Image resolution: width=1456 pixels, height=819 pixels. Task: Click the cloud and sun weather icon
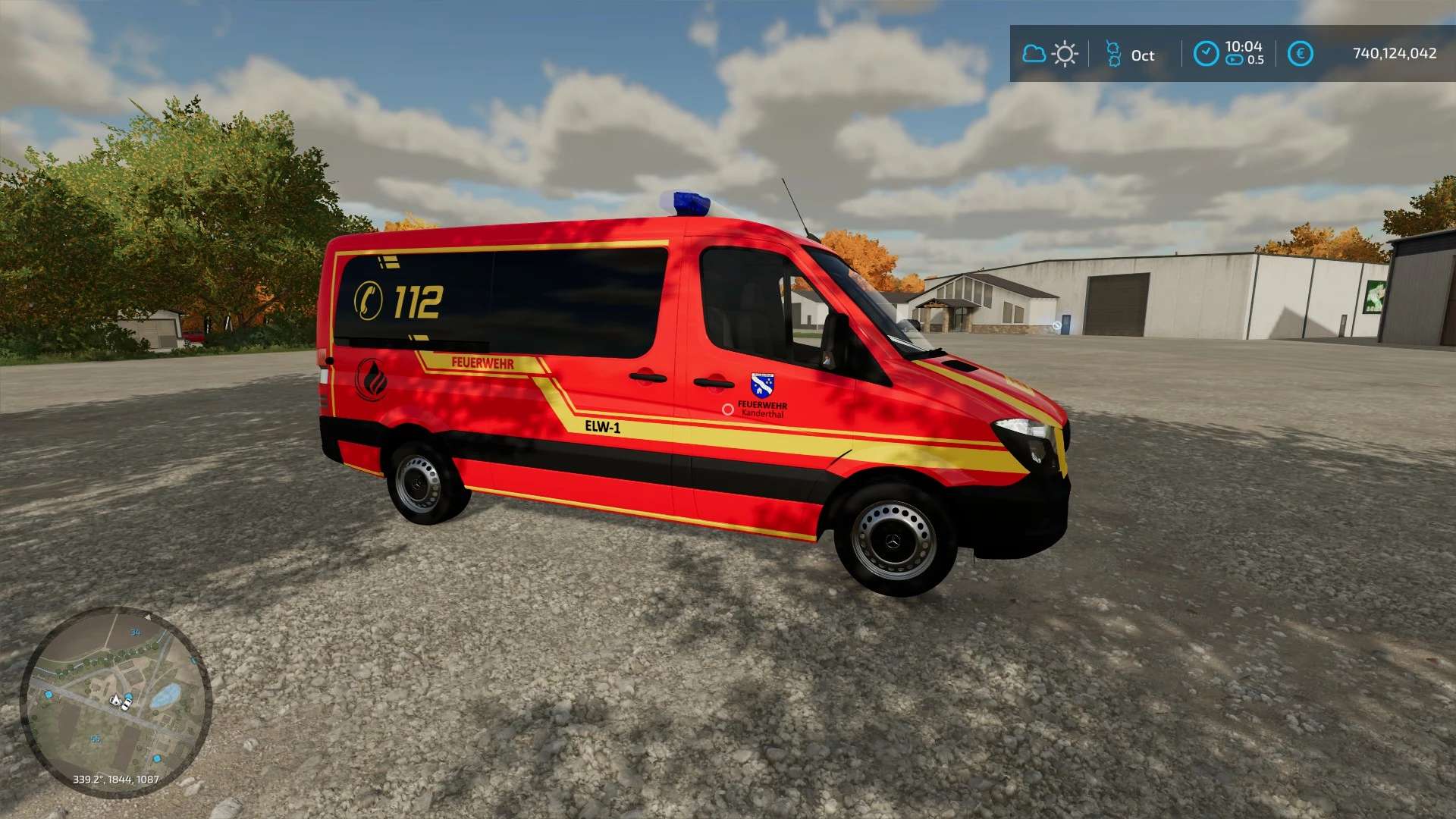(x=1050, y=54)
